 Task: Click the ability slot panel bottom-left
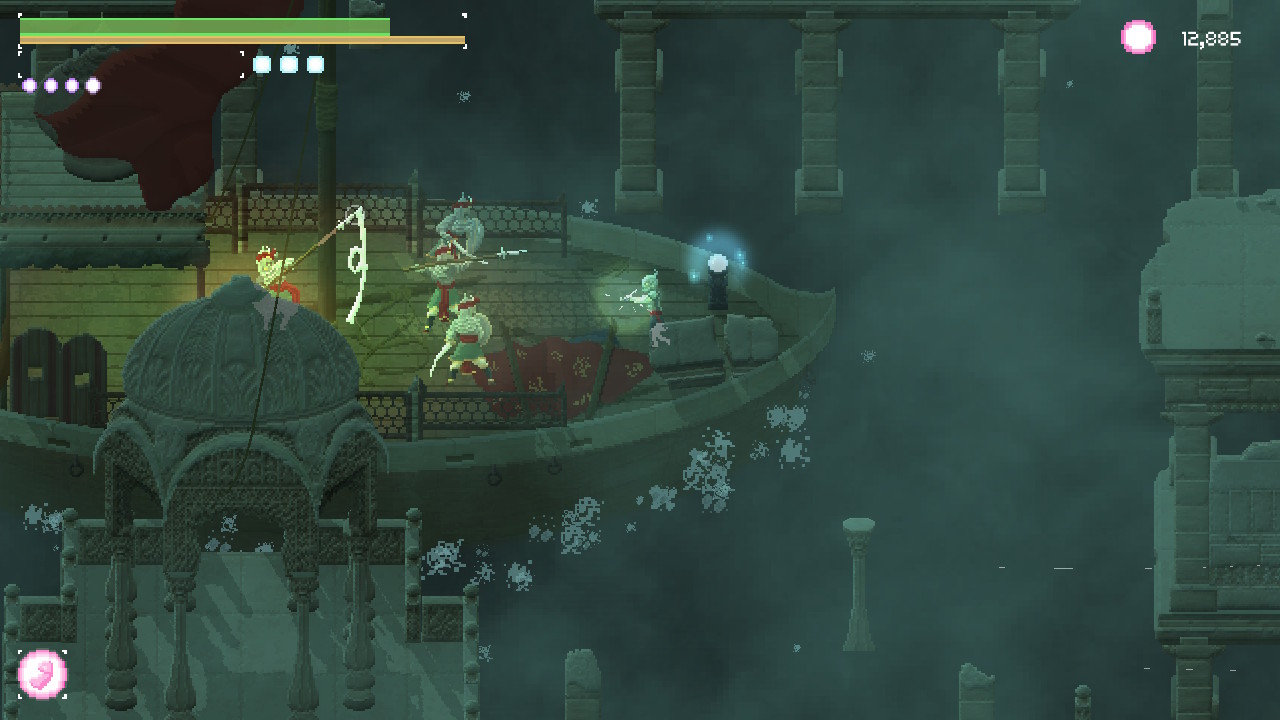pos(42,674)
